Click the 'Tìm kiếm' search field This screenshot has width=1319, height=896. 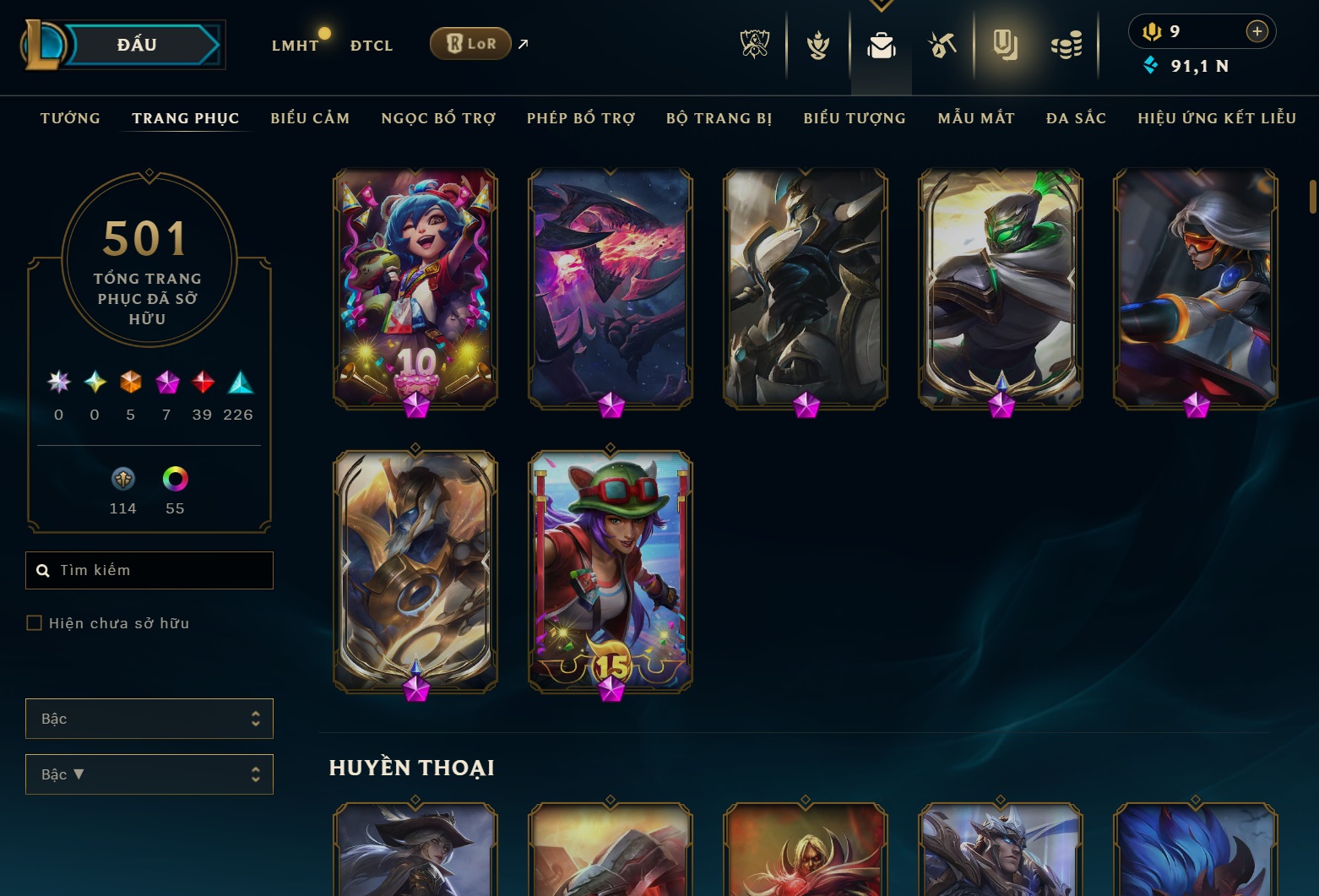[149, 570]
